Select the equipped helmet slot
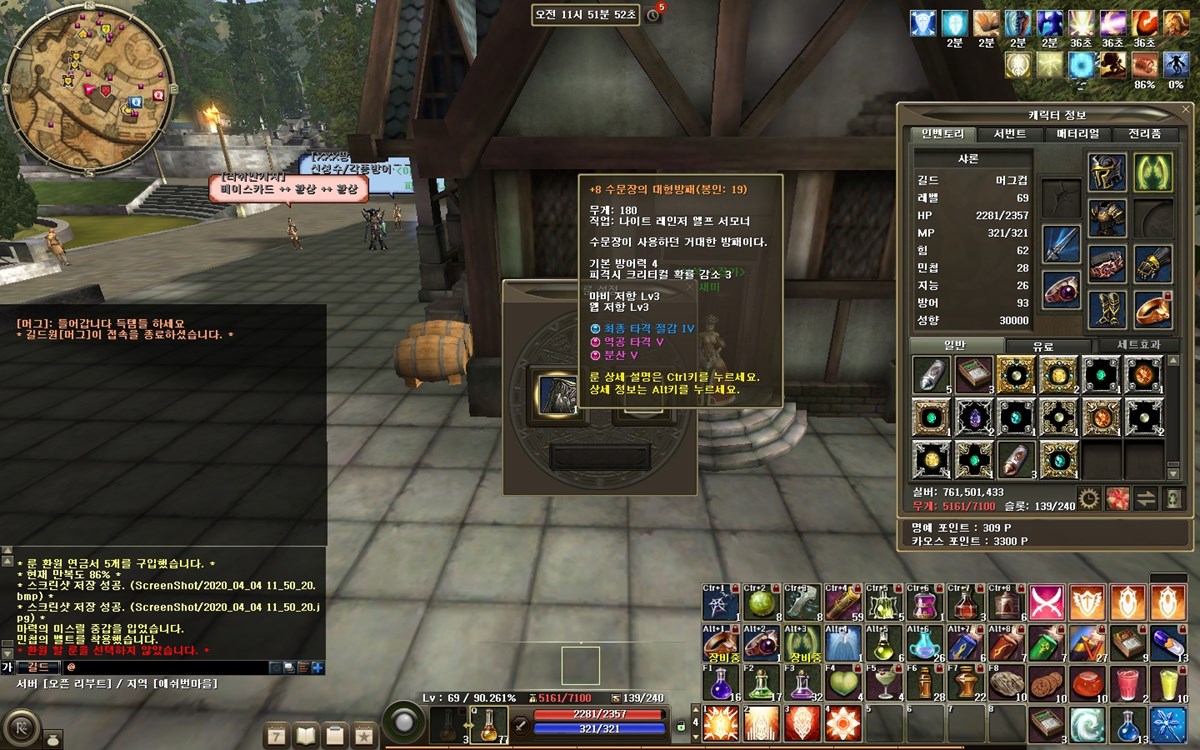The height and width of the screenshot is (750, 1200). pyautogui.click(x=1107, y=172)
